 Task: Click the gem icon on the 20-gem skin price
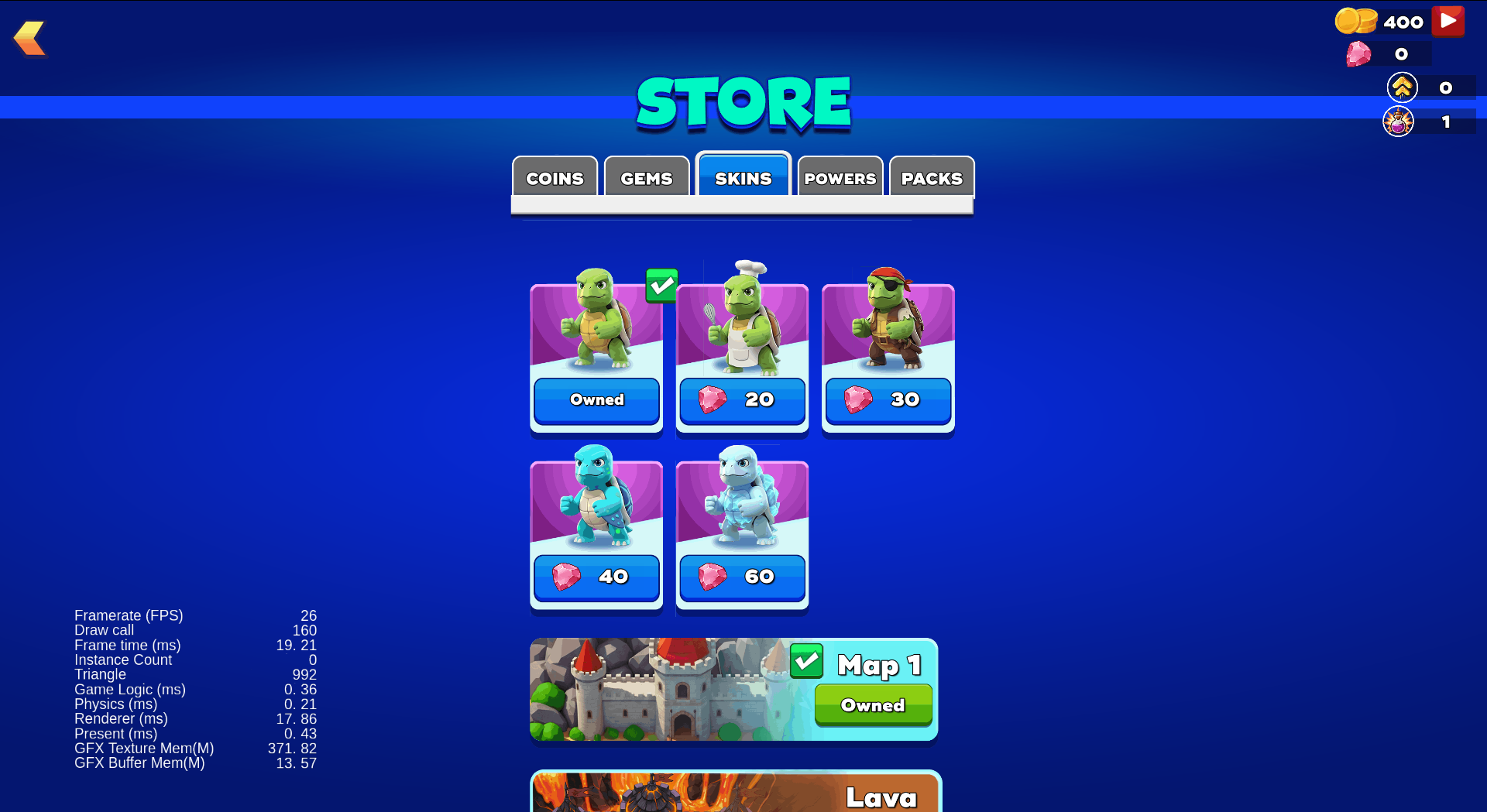click(713, 400)
